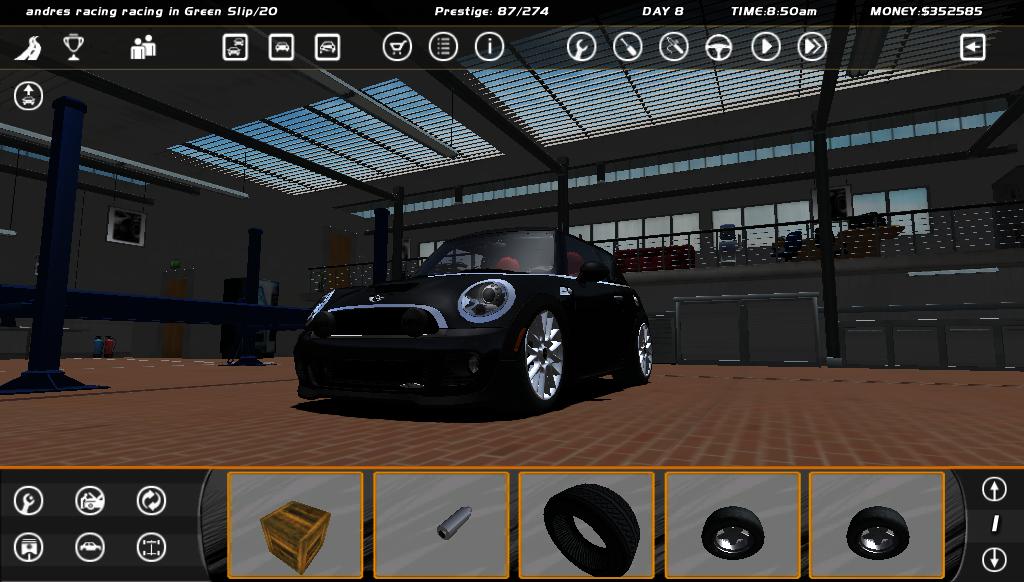This screenshot has height=582, width=1024.
Task: Select the wrench tool in top bar
Action: coord(581,46)
